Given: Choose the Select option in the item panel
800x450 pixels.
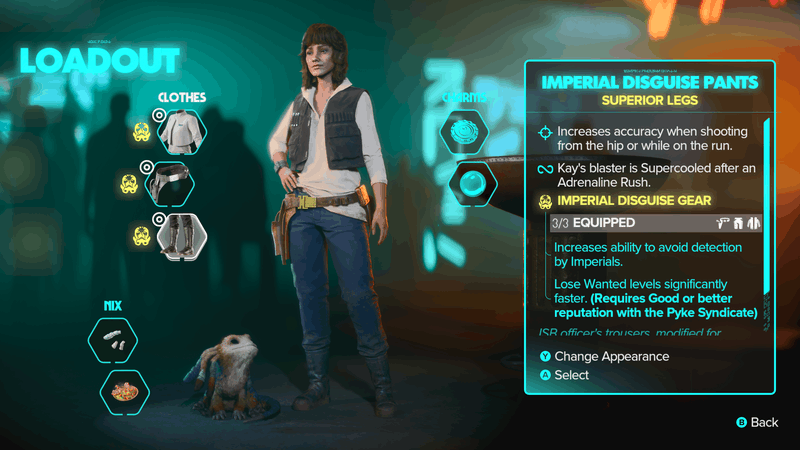Looking at the screenshot, I should [x=571, y=375].
